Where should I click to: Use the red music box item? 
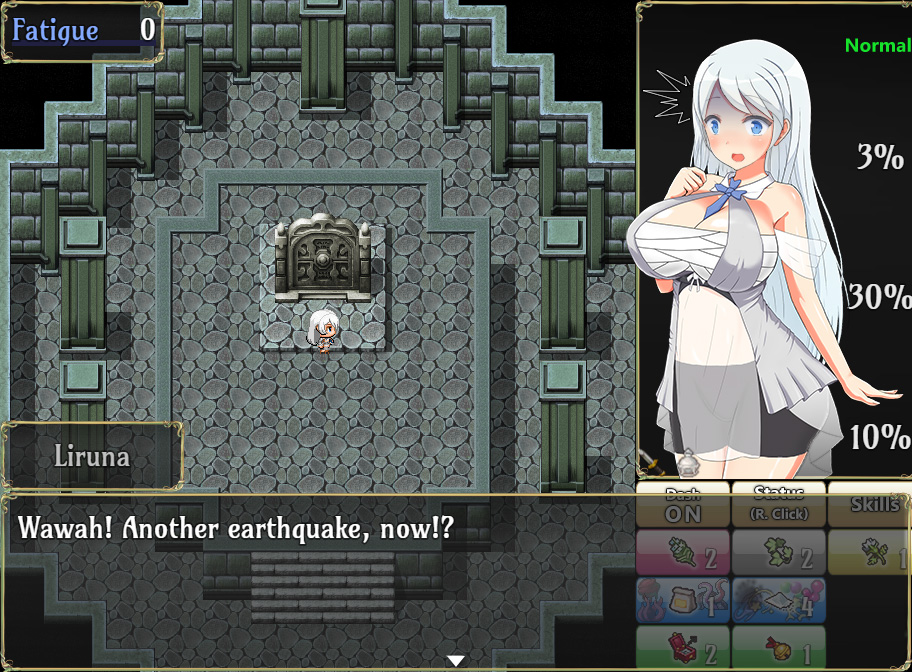[683, 648]
